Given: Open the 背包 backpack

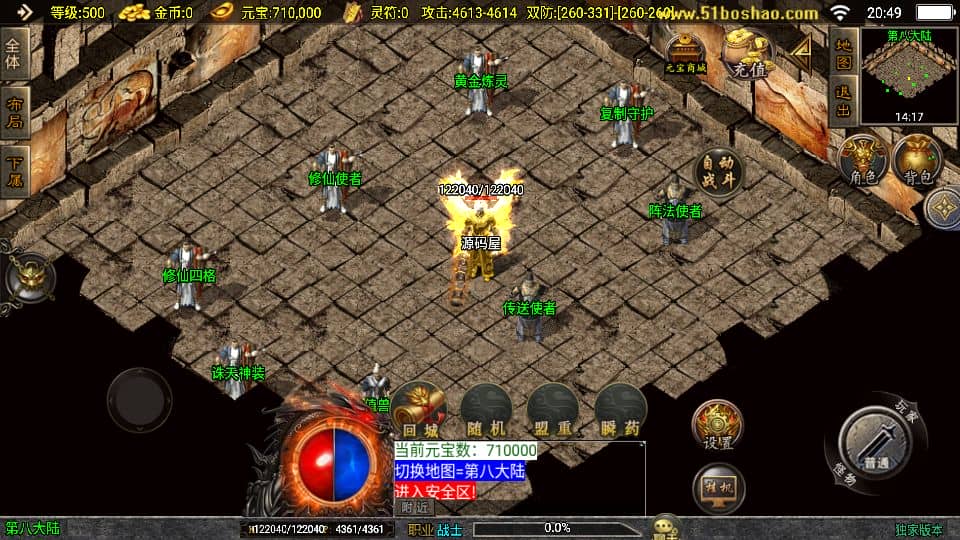Looking at the screenshot, I should pos(917,161).
